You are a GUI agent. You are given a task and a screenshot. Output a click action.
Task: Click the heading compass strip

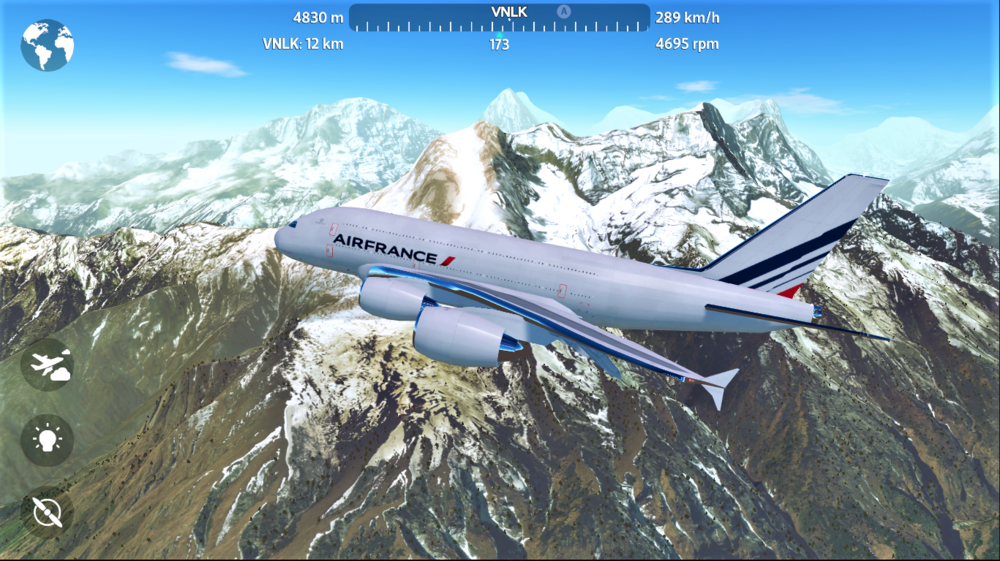[499, 19]
